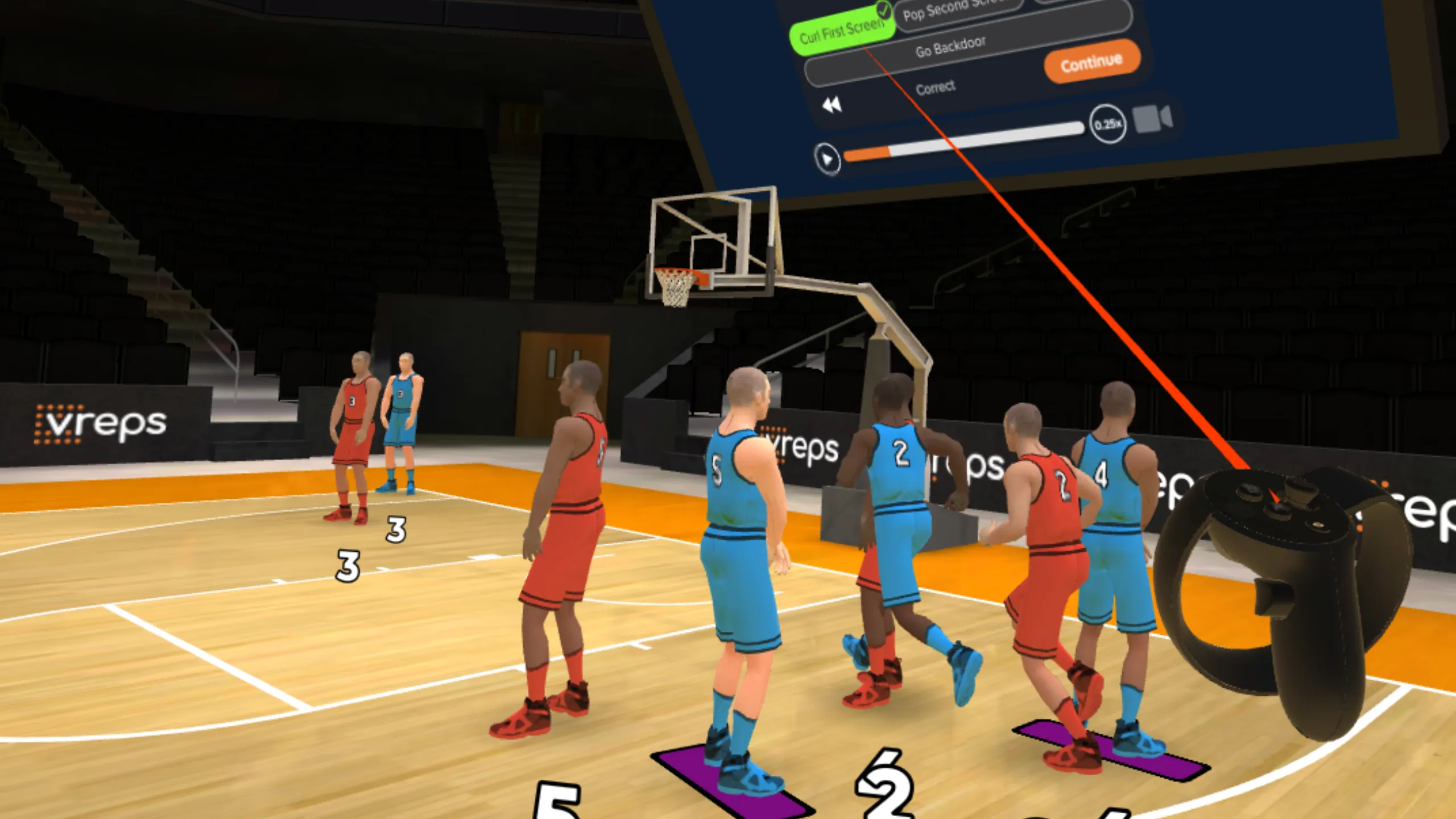Viewport: 1456px width, 819px height.
Task: Toggle the camera view icon
Action: pos(1152,119)
